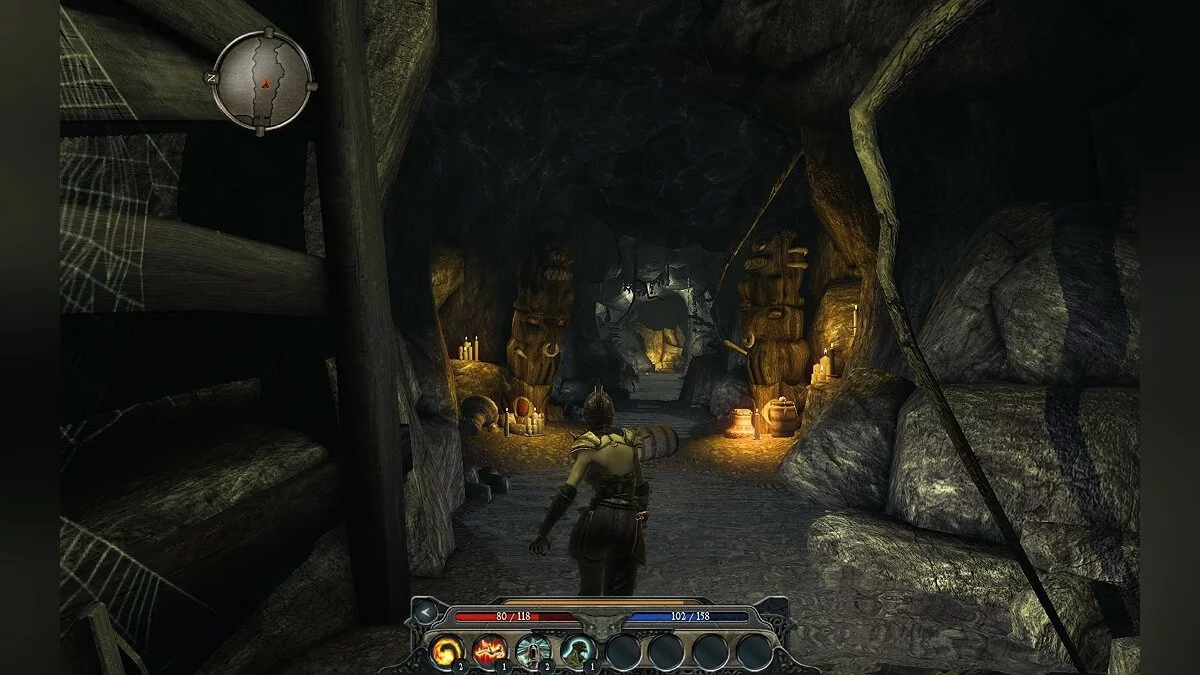Click the left arrow button on the hotbar
1200x675 pixels.
pyautogui.click(x=427, y=612)
